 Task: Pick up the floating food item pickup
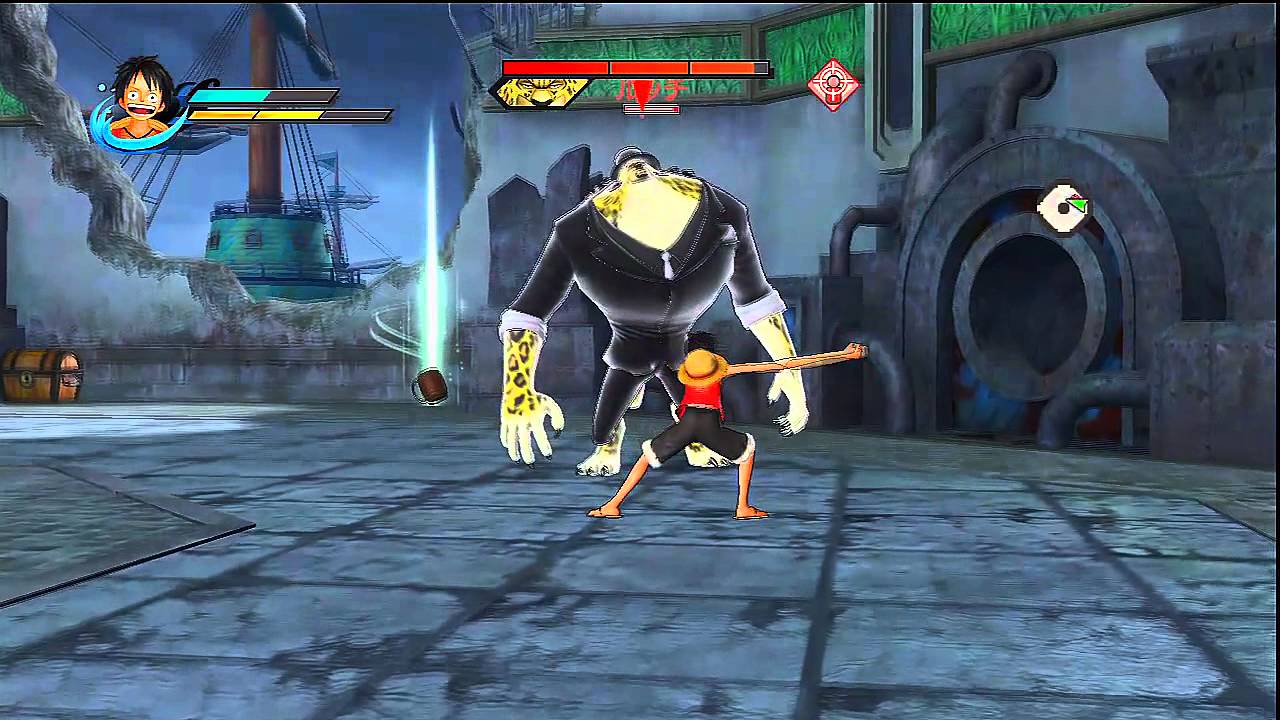(1062, 207)
